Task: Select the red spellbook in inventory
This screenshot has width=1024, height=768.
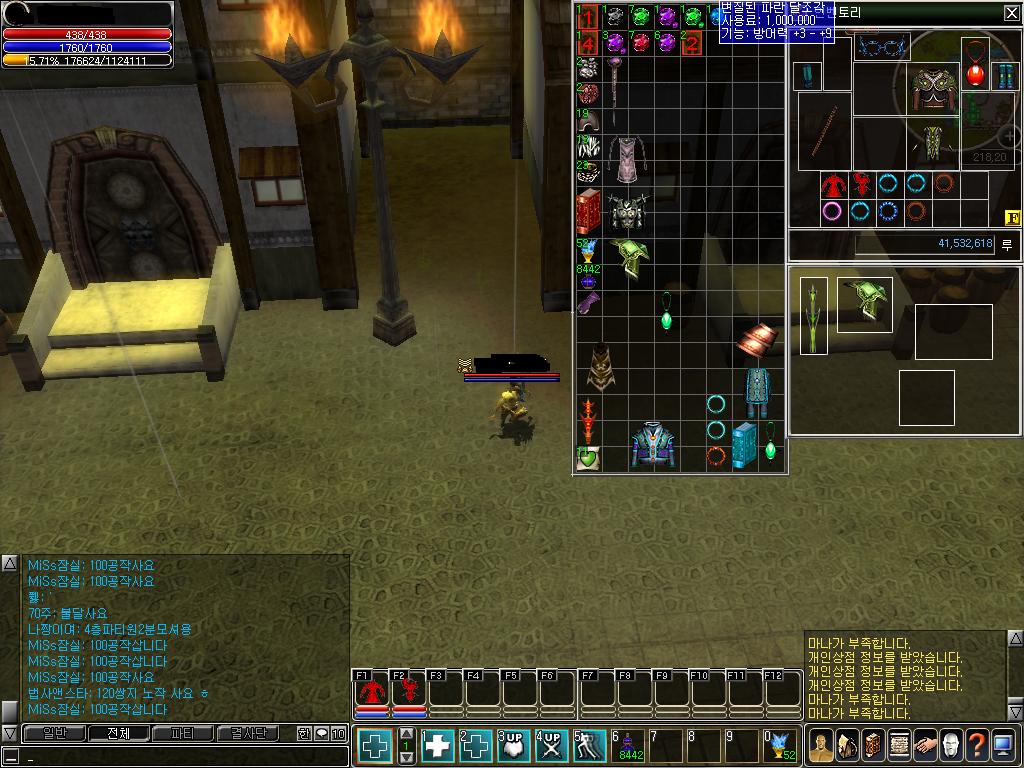Action: [x=588, y=211]
